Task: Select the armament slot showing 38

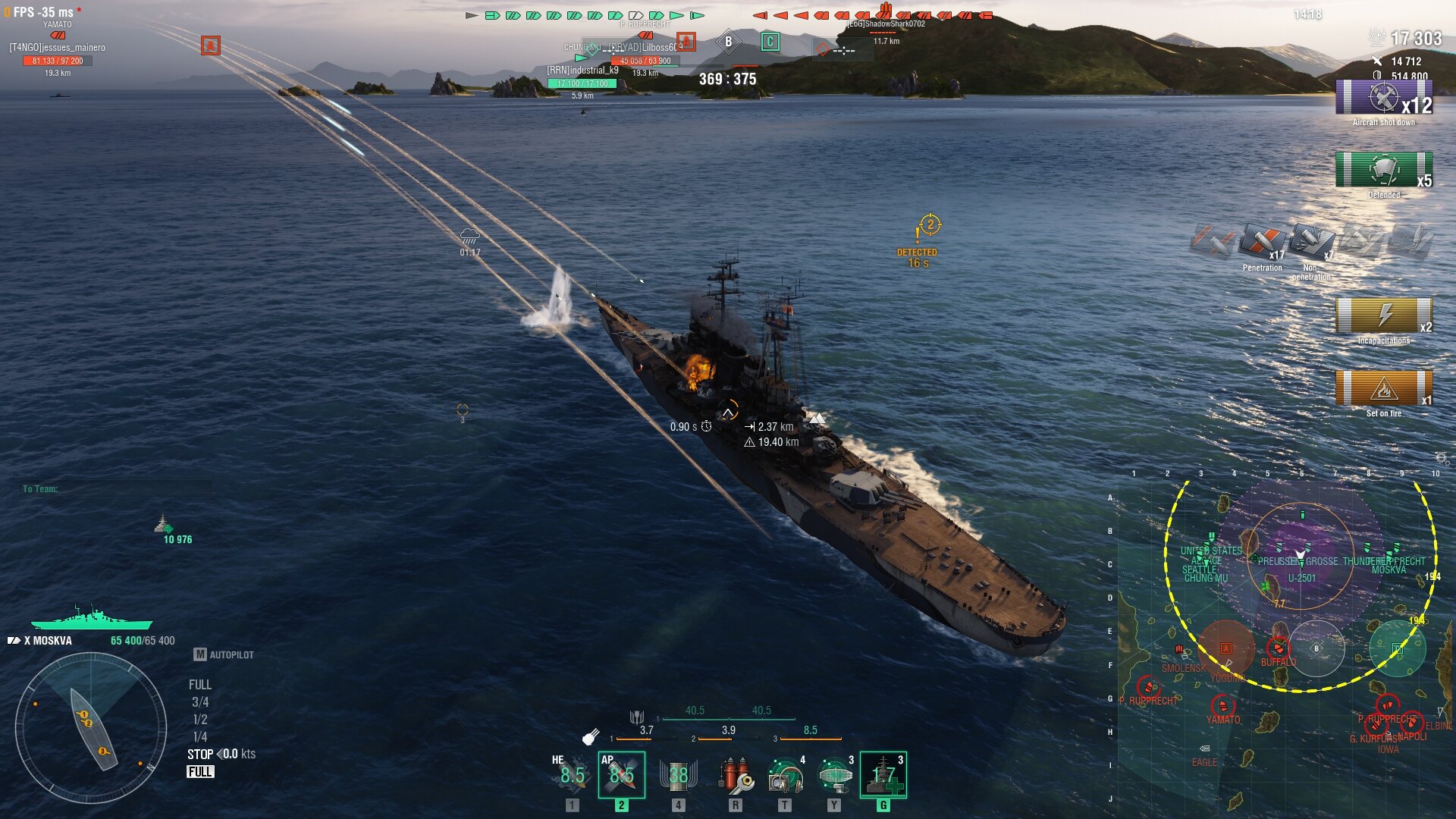Action: click(678, 774)
